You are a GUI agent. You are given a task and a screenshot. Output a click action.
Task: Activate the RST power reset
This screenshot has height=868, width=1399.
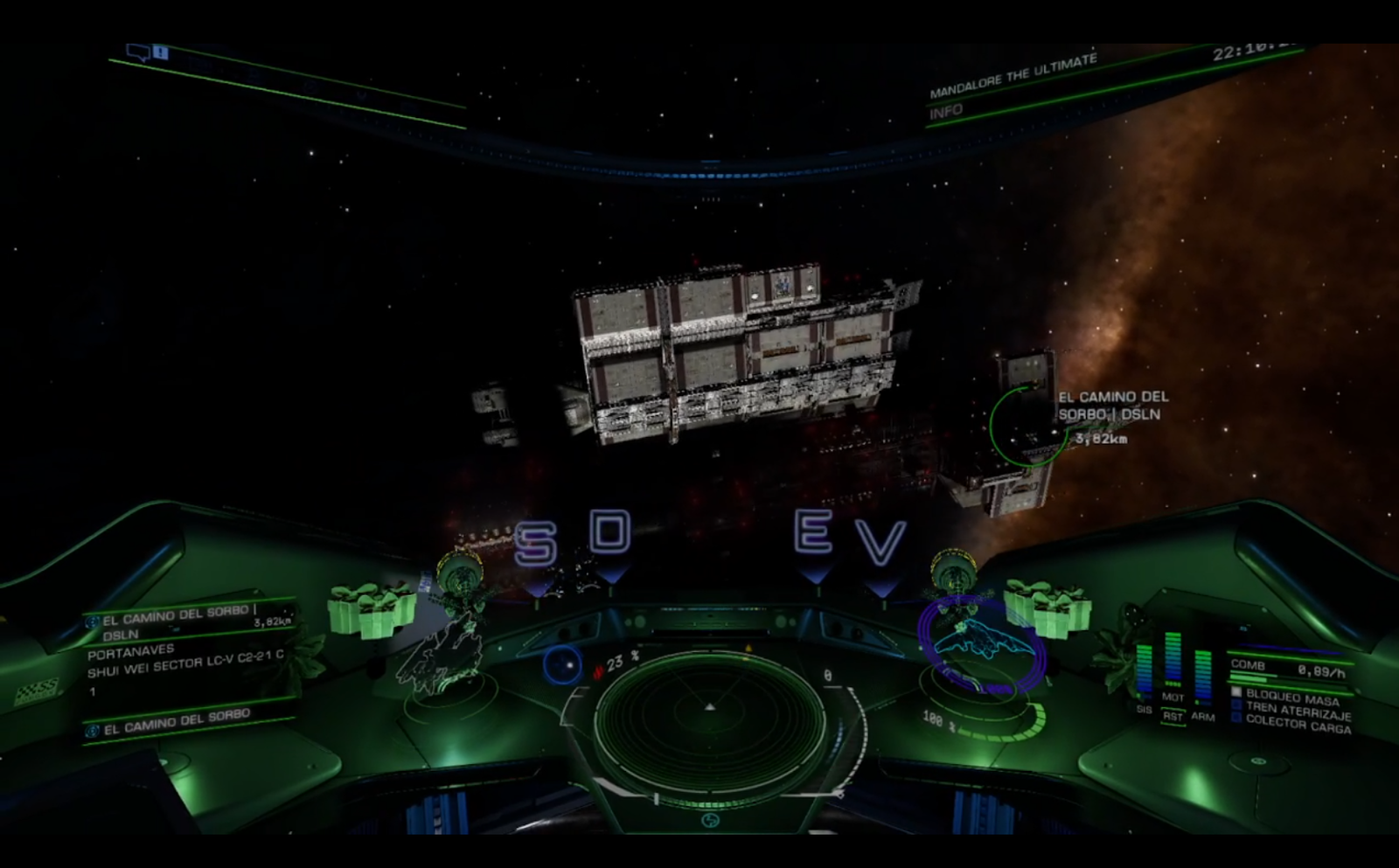1173,717
